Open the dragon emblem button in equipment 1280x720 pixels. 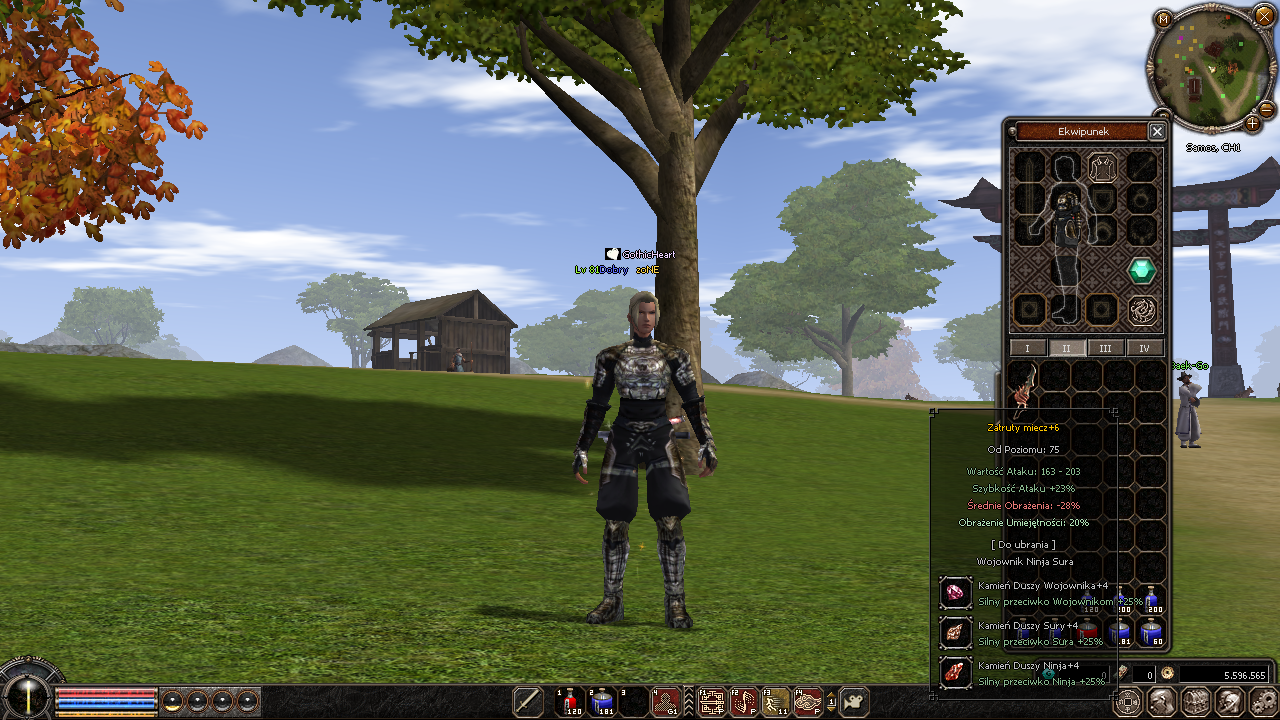1142,311
